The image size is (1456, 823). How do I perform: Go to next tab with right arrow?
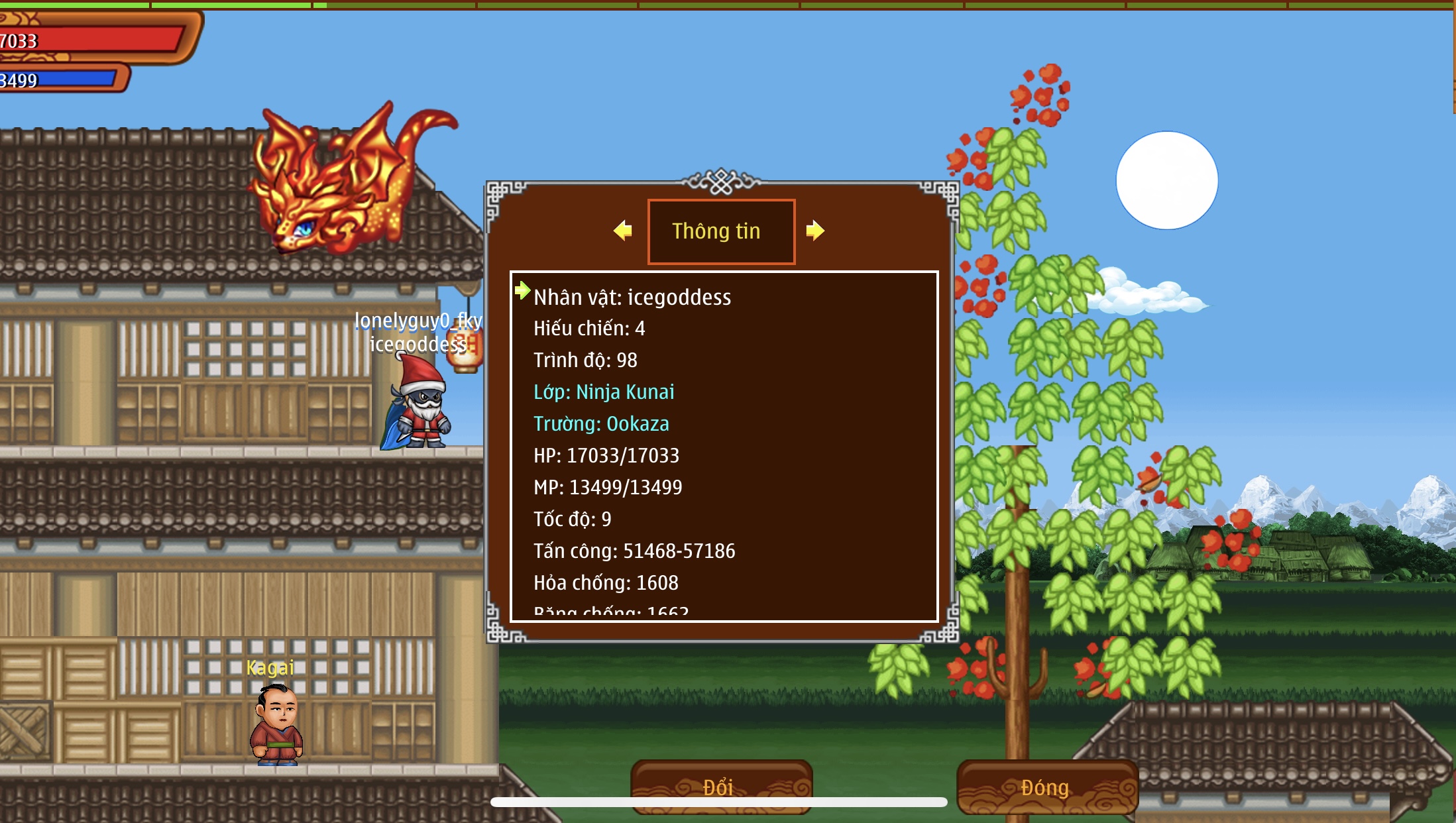tap(815, 231)
